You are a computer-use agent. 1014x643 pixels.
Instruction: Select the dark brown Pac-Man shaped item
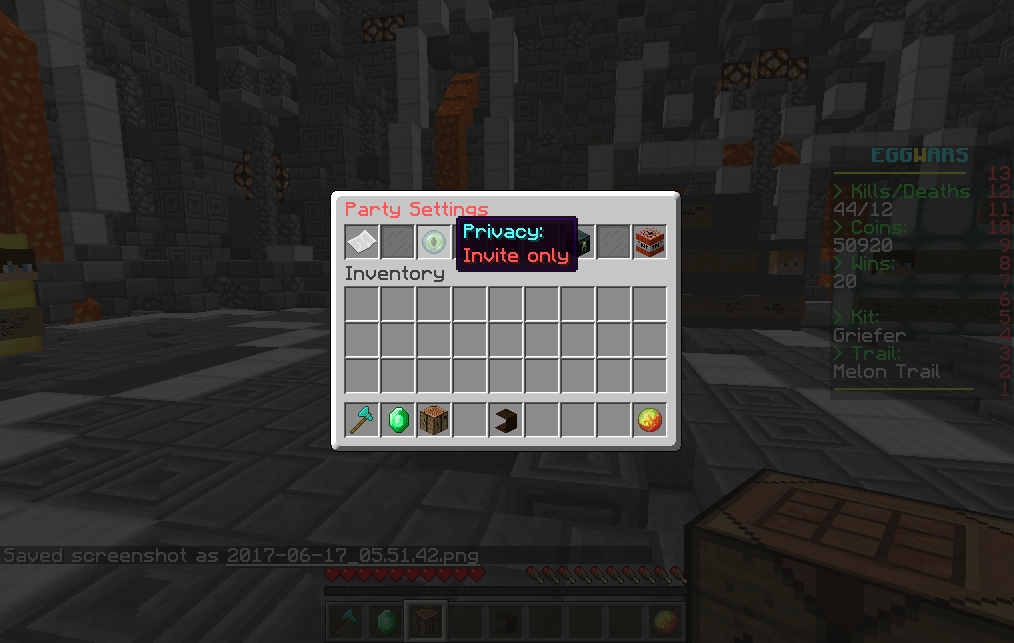pyautogui.click(x=506, y=420)
